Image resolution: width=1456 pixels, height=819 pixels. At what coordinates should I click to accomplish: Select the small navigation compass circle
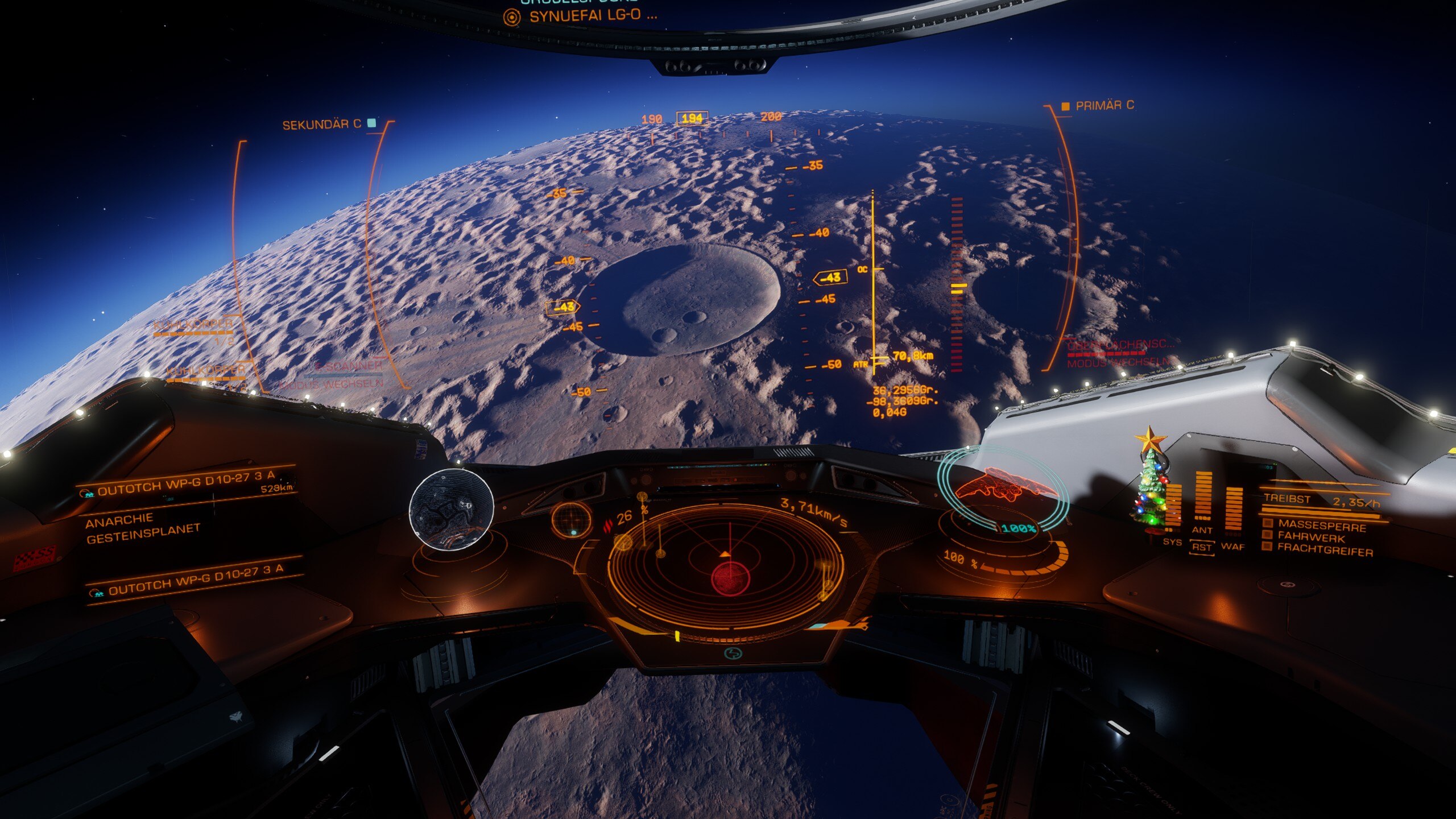point(572,519)
